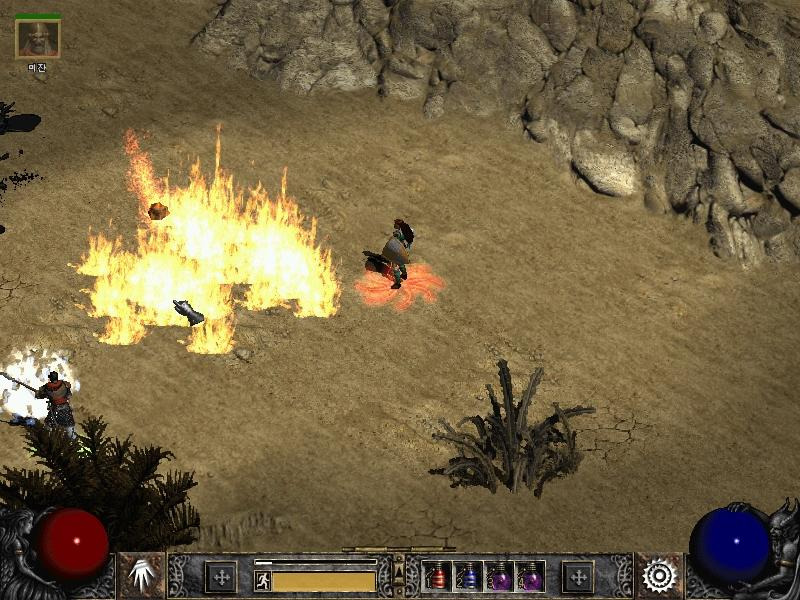Toggle the run/walk button
The height and width of the screenshot is (600, 800).
263,581
